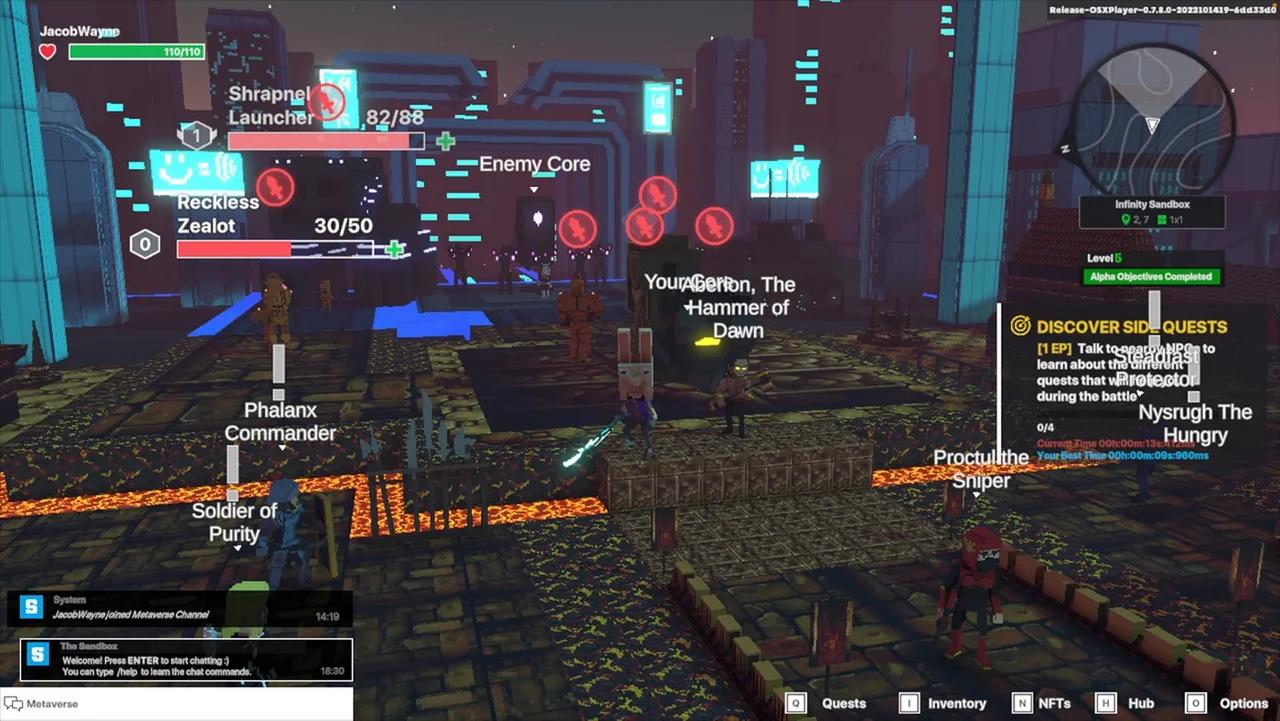Click the Metaverse chat input field

click(180, 704)
